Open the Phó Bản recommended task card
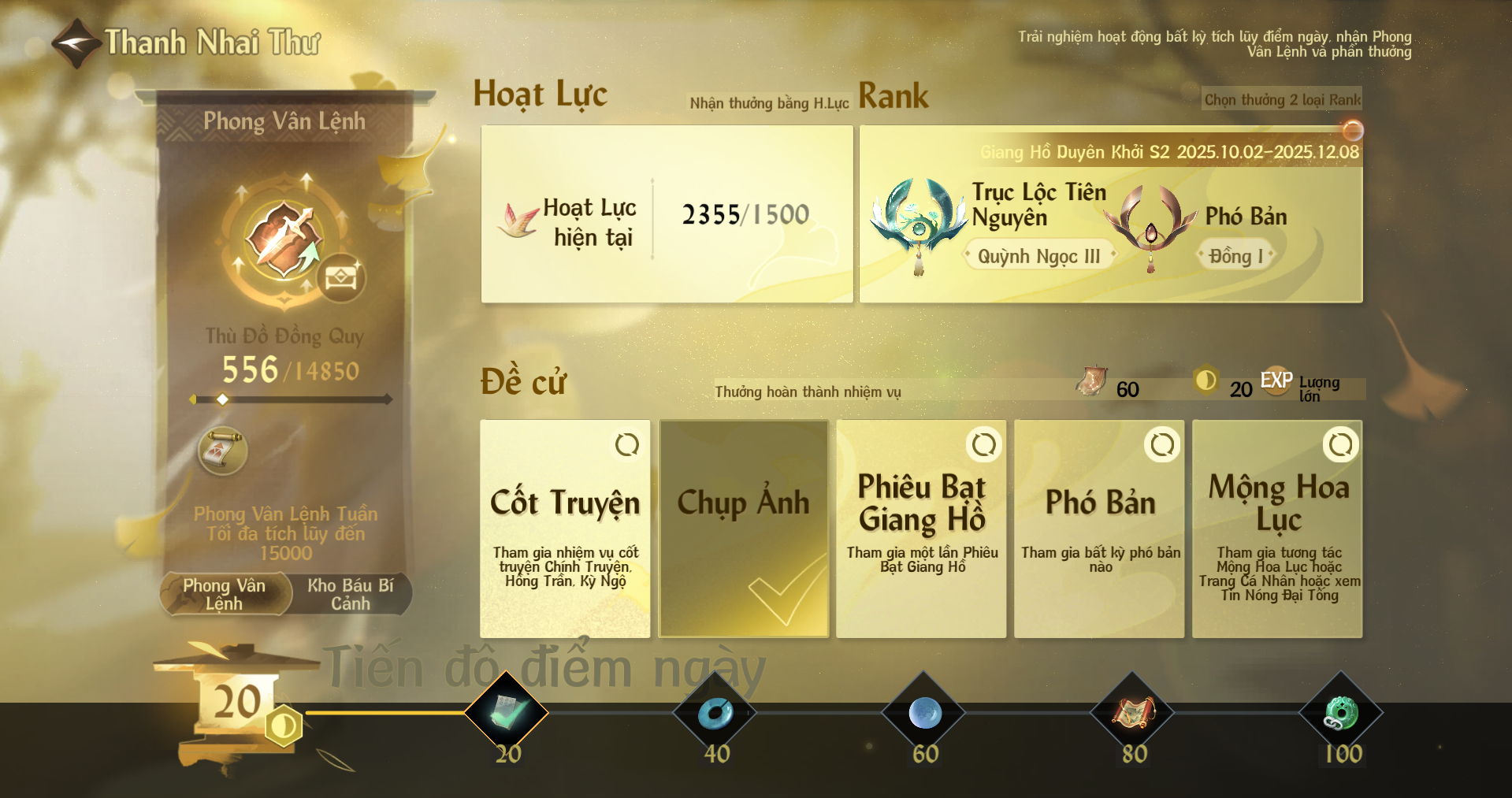1512x798 pixels. (x=1099, y=529)
